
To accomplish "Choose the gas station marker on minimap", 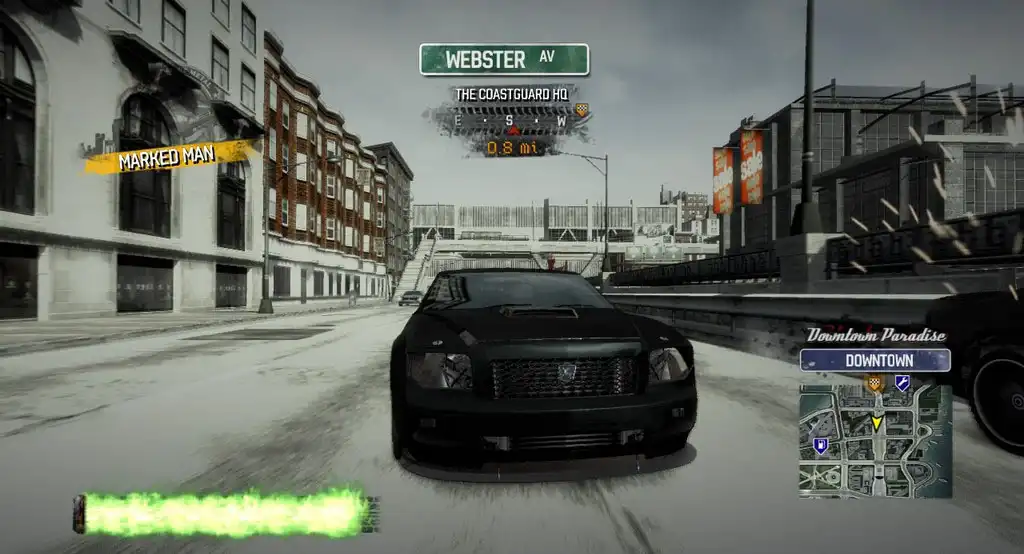I will (x=821, y=446).
